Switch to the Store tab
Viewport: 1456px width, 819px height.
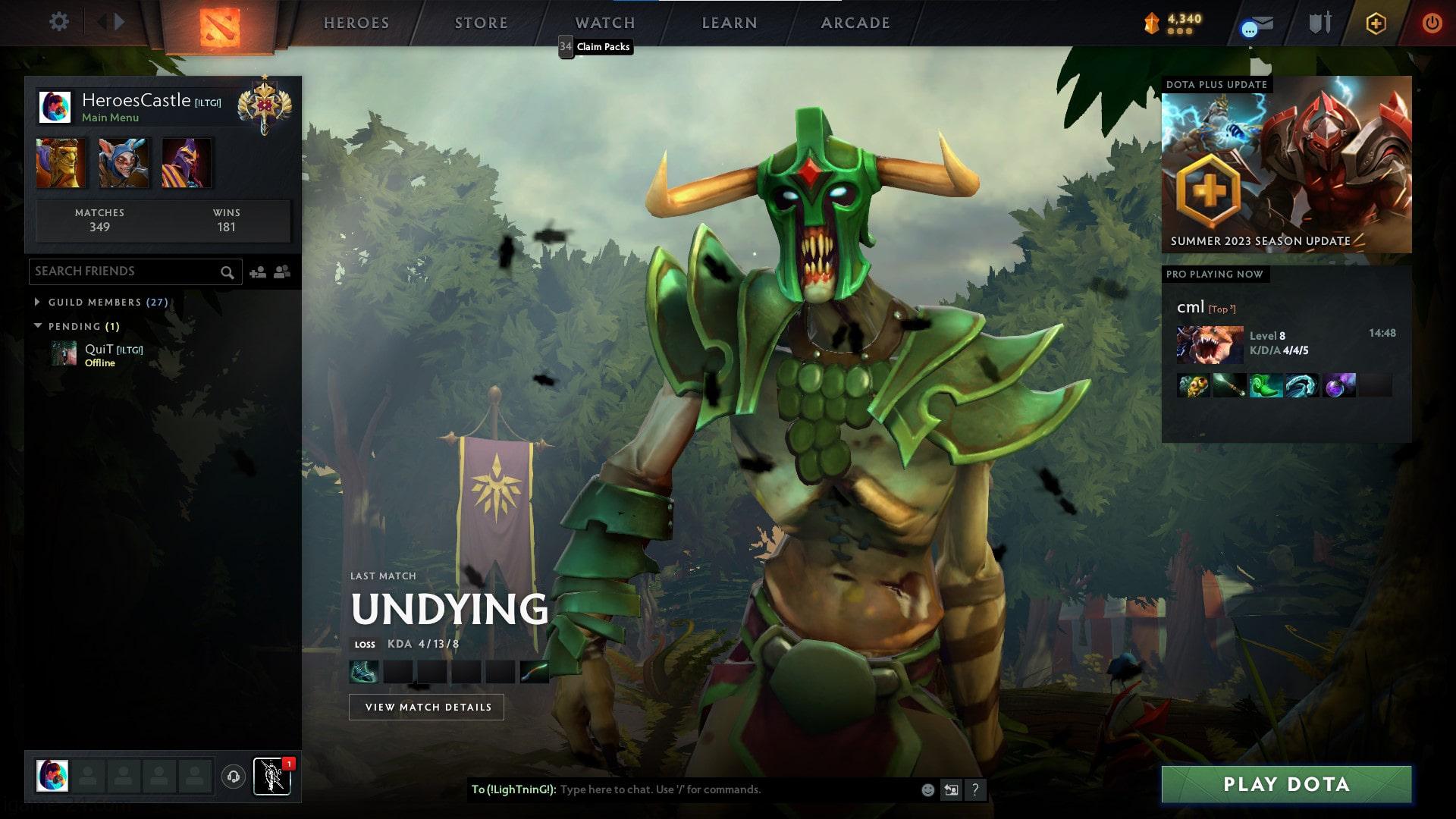481,23
